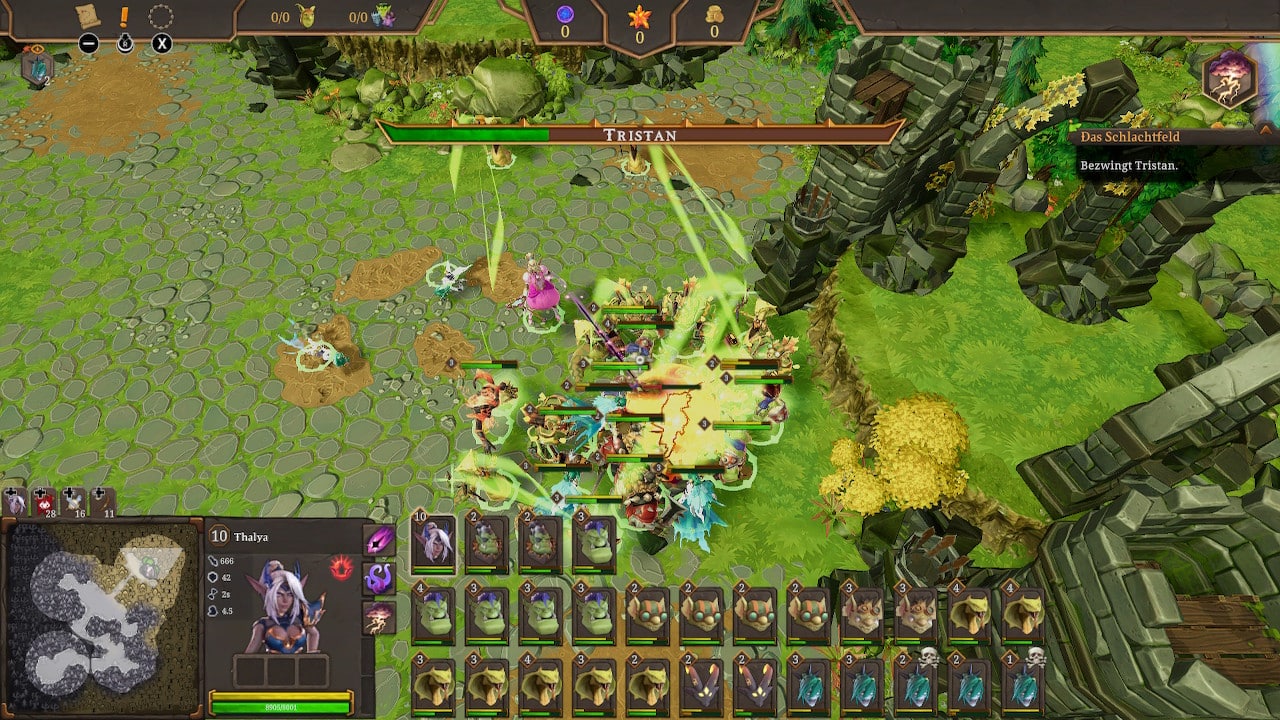
Task: Click the orange exclamation mark icon
Action: [125, 17]
